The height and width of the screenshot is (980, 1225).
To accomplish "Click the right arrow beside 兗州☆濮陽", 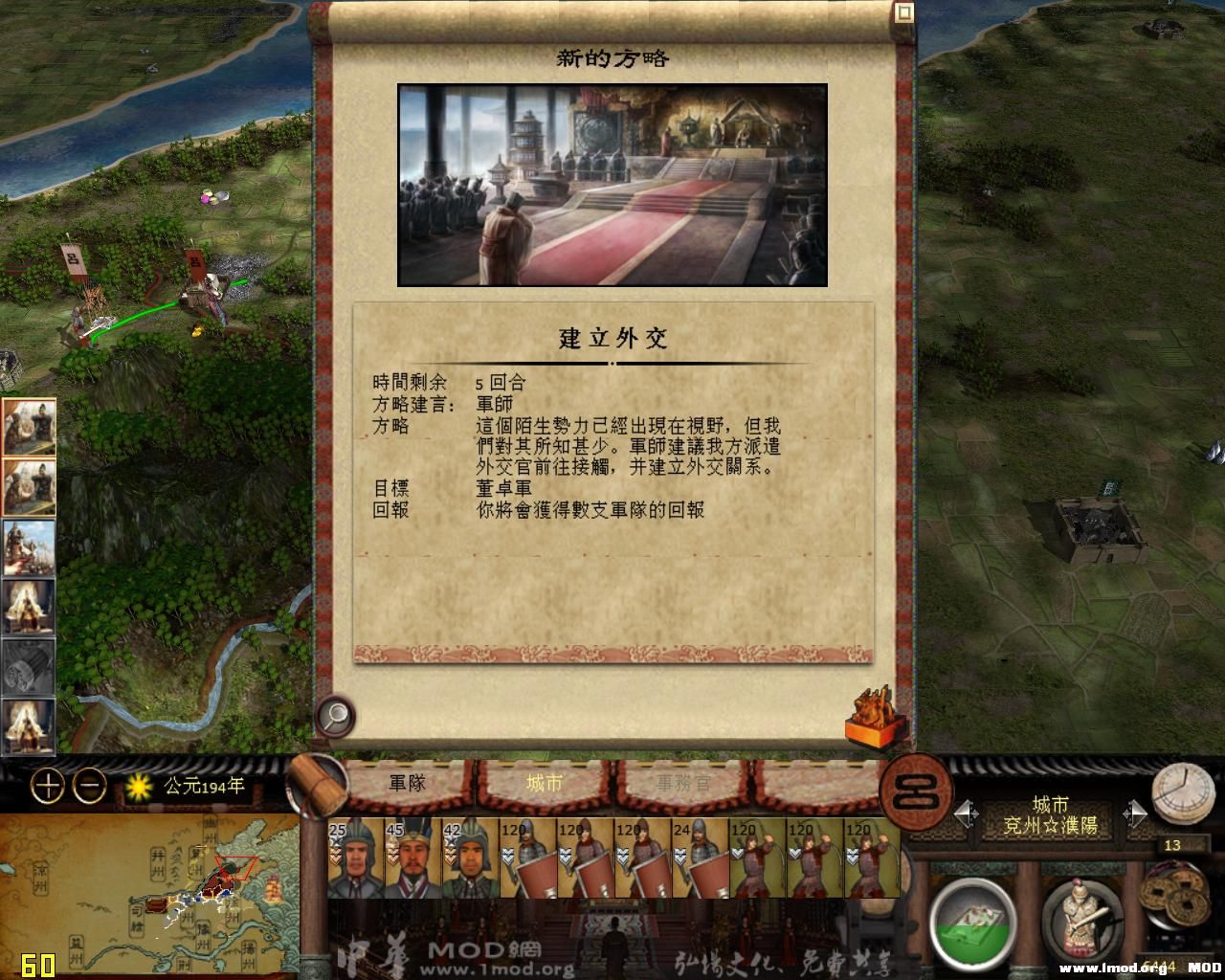I will point(1139,812).
